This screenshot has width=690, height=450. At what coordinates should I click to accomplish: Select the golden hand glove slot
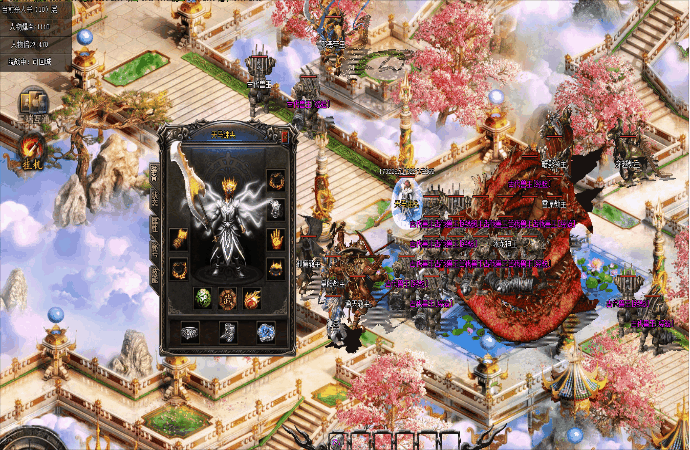coord(275,239)
